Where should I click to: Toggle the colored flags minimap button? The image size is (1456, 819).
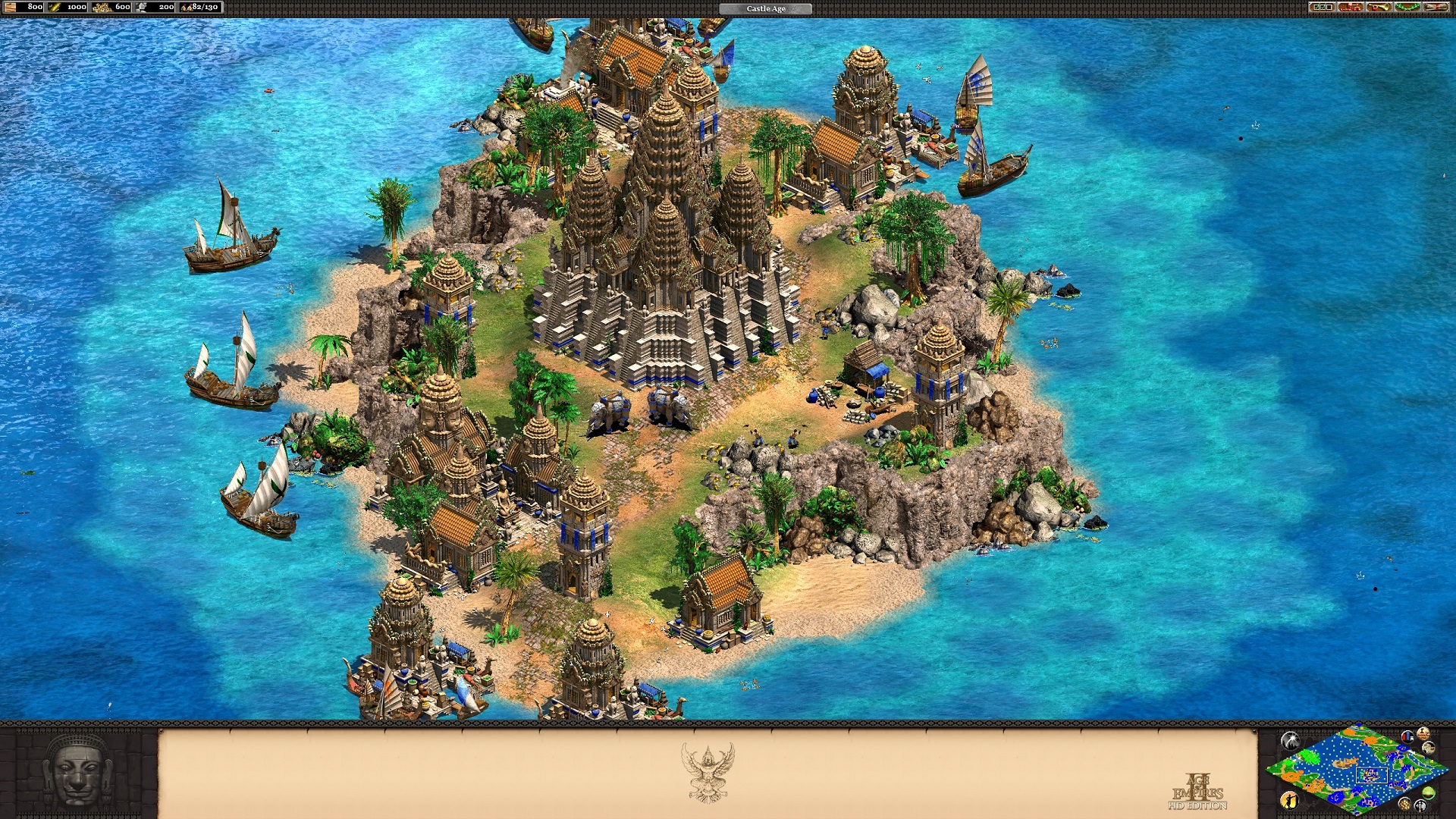coord(1408,736)
